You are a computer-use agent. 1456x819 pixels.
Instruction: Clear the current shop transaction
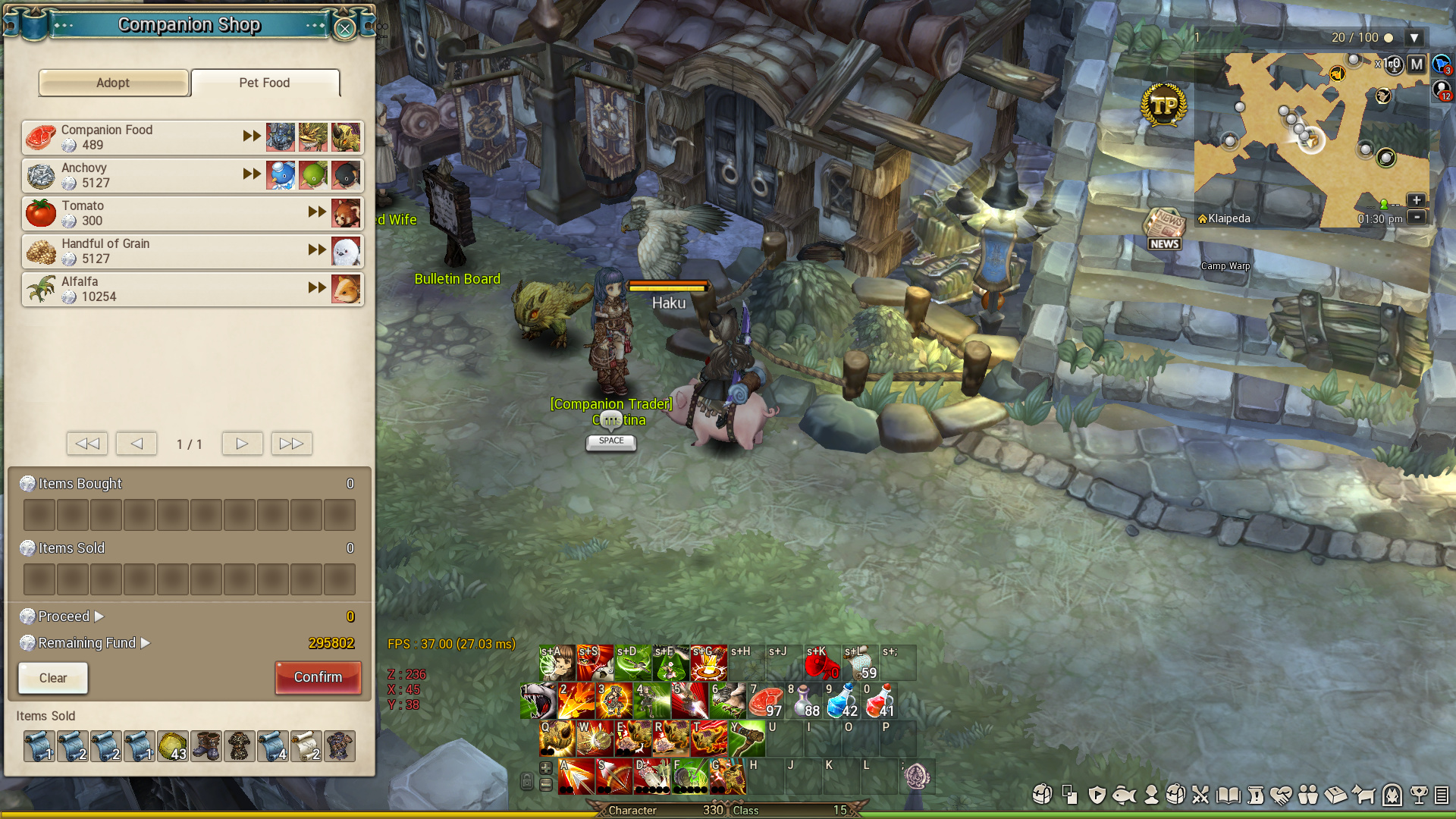coord(53,678)
